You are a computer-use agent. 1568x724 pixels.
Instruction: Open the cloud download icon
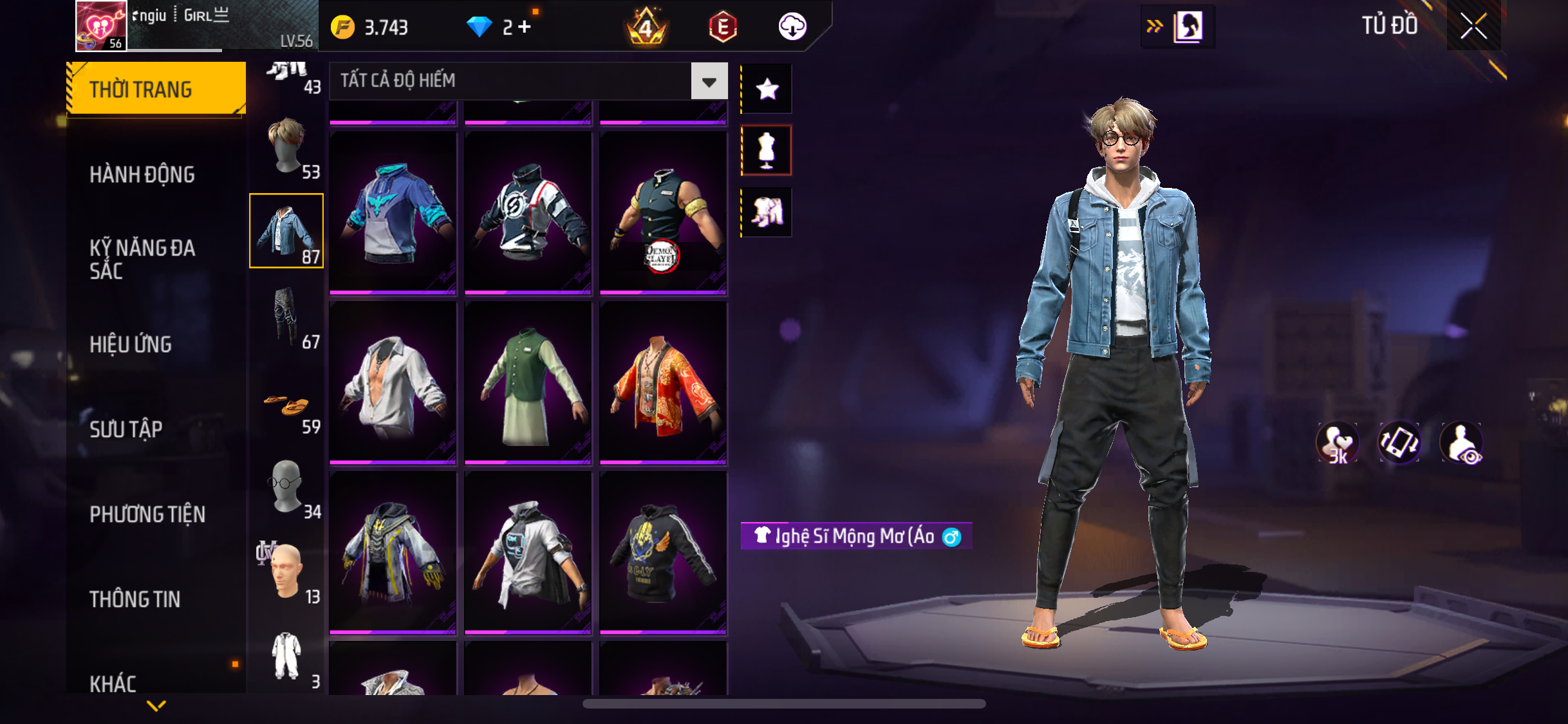tap(792, 27)
